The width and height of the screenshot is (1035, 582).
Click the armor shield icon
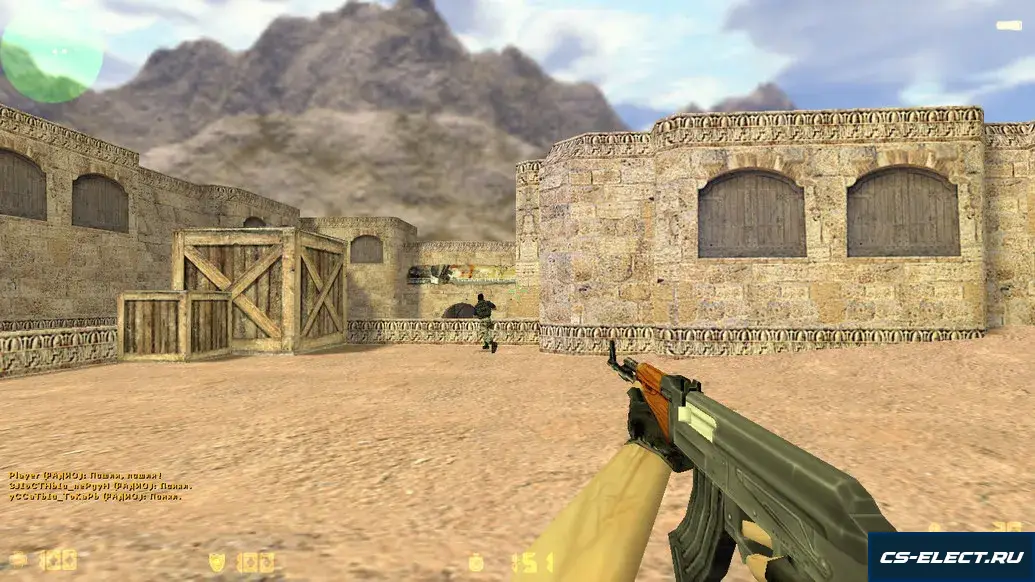click(216, 561)
